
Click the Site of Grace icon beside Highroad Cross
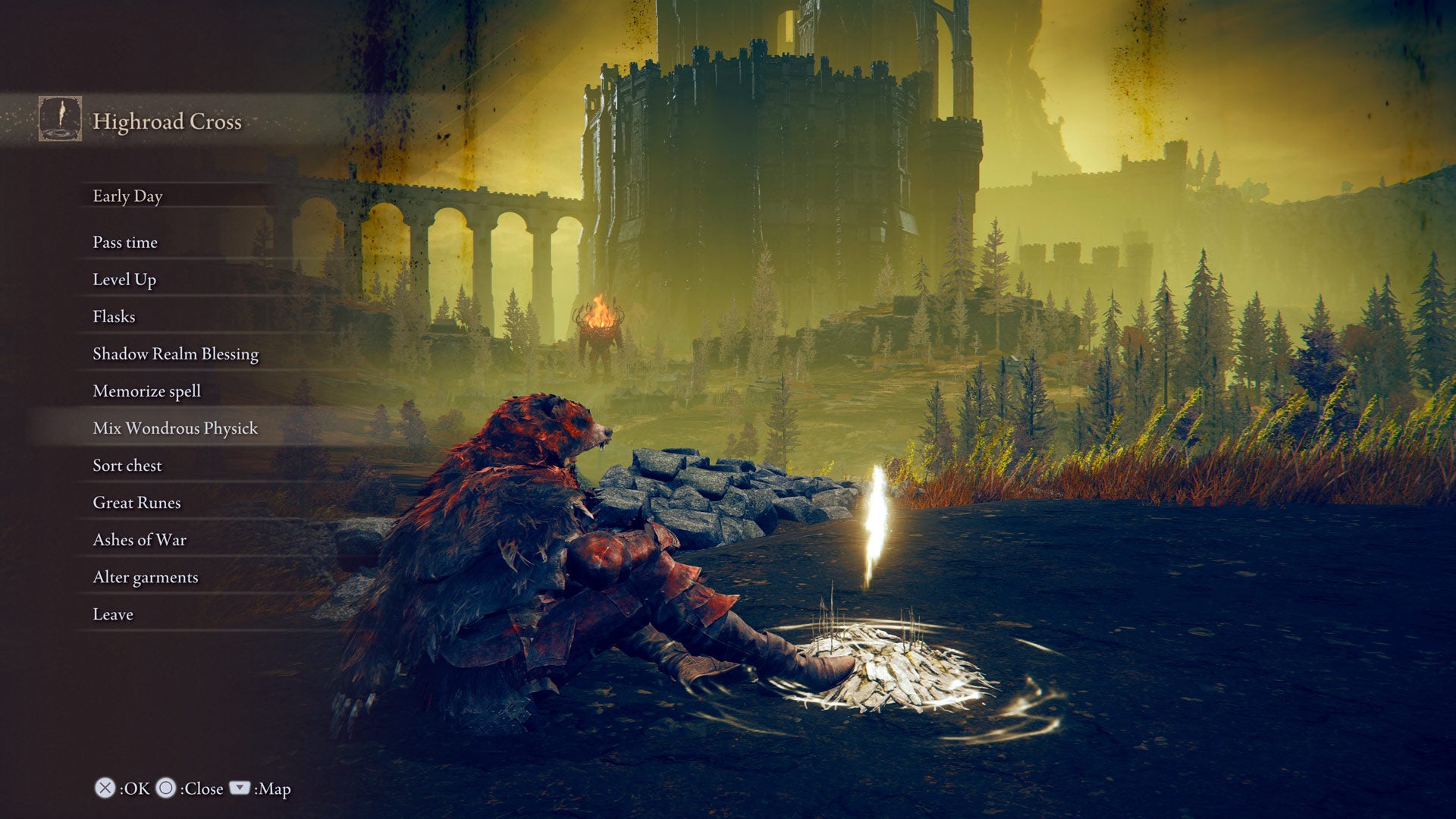pos(59,118)
